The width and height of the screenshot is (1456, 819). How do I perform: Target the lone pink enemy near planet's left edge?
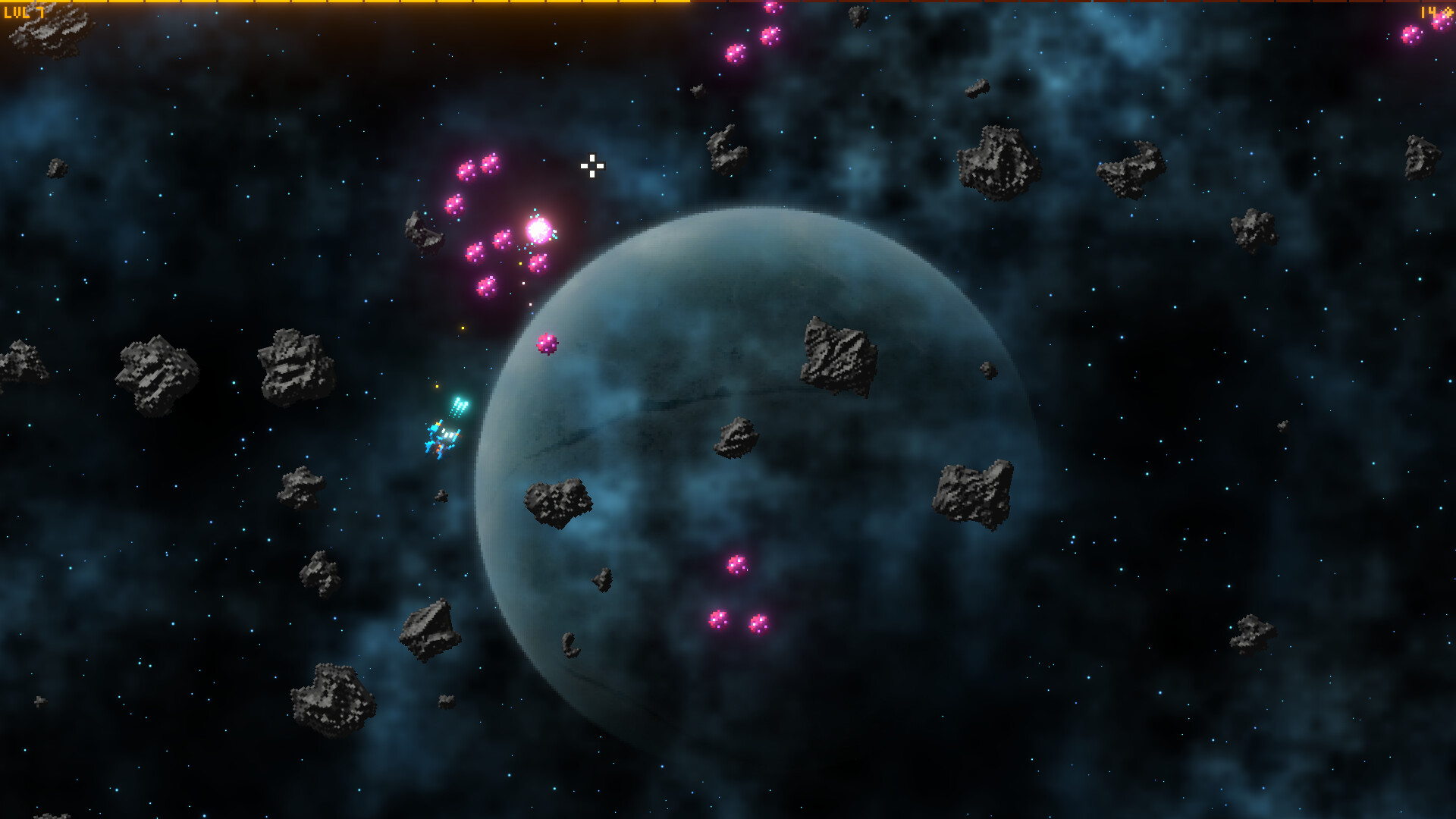point(547,345)
